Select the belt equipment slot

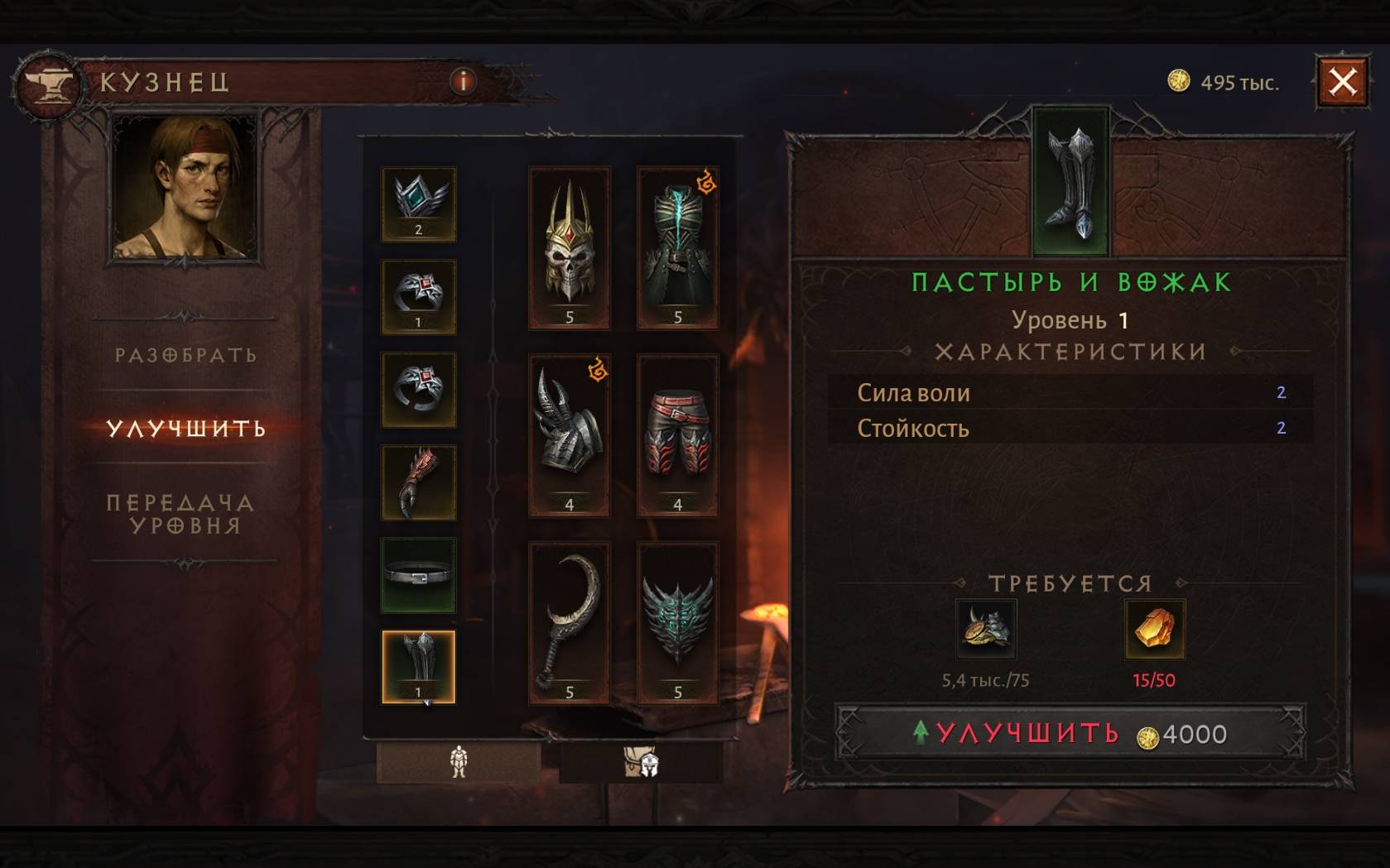click(418, 575)
